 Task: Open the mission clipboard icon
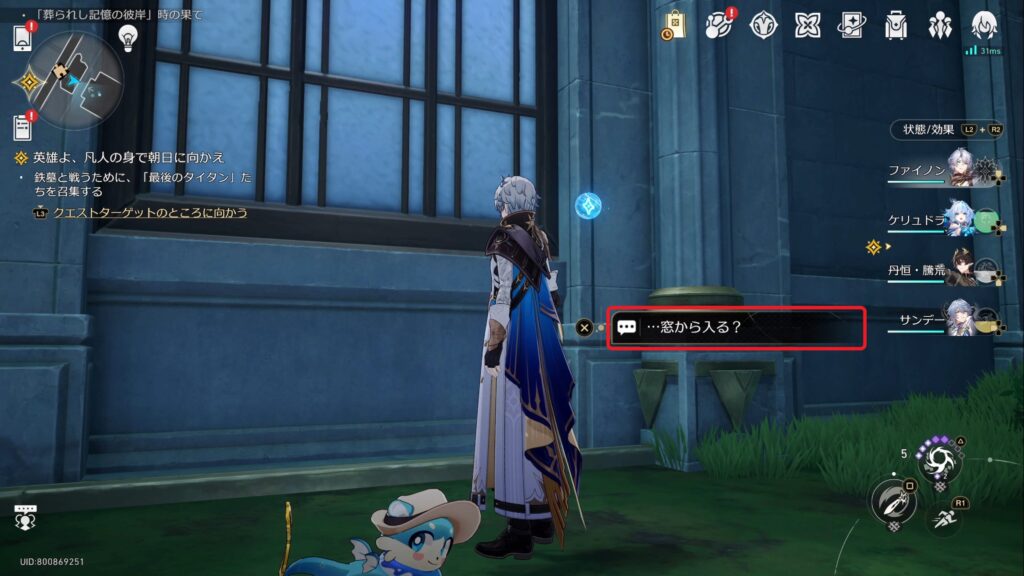23,127
